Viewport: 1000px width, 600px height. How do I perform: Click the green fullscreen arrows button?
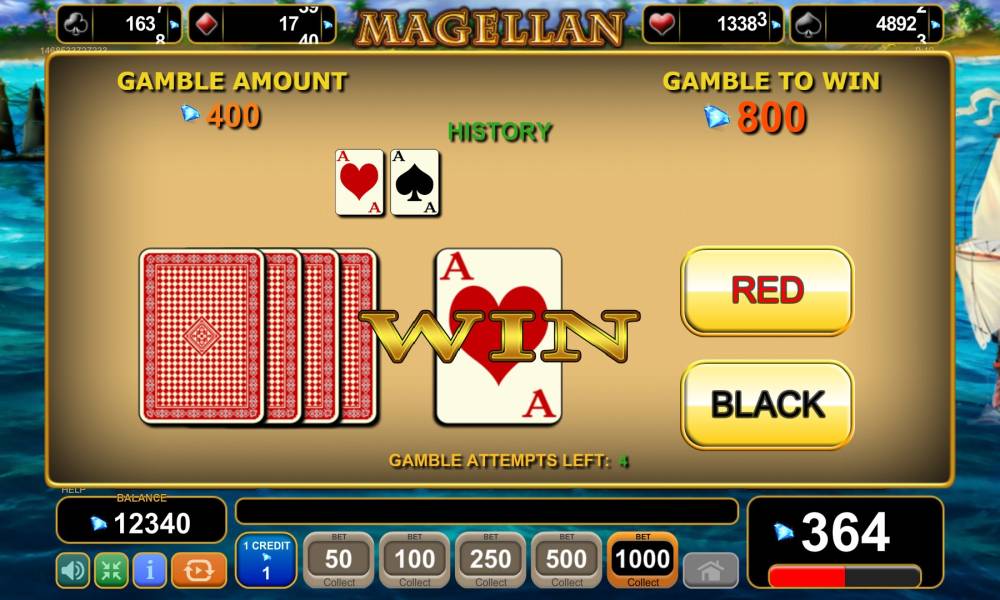[x=111, y=571]
